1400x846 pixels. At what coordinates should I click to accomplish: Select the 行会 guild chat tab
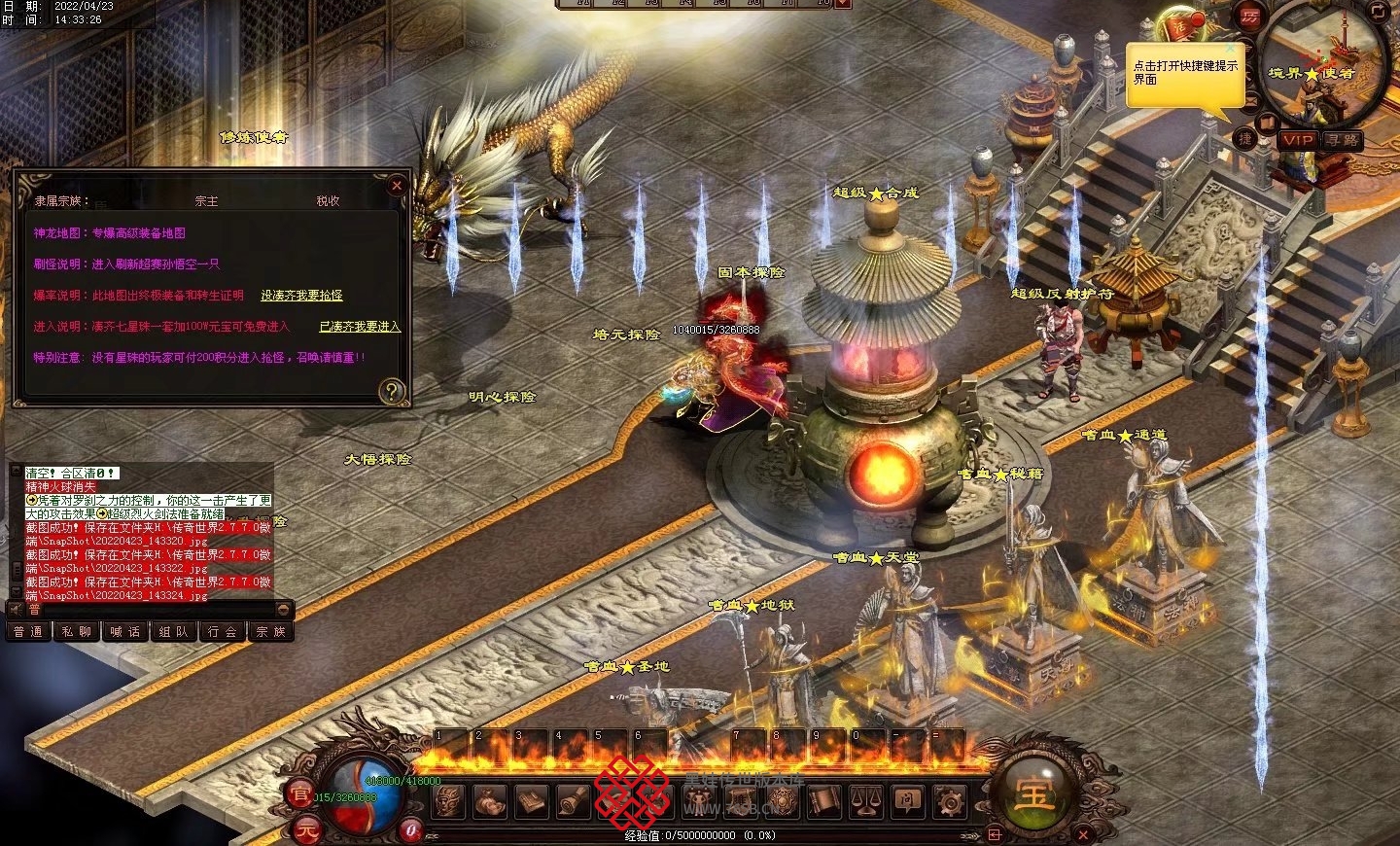[x=223, y=632]
